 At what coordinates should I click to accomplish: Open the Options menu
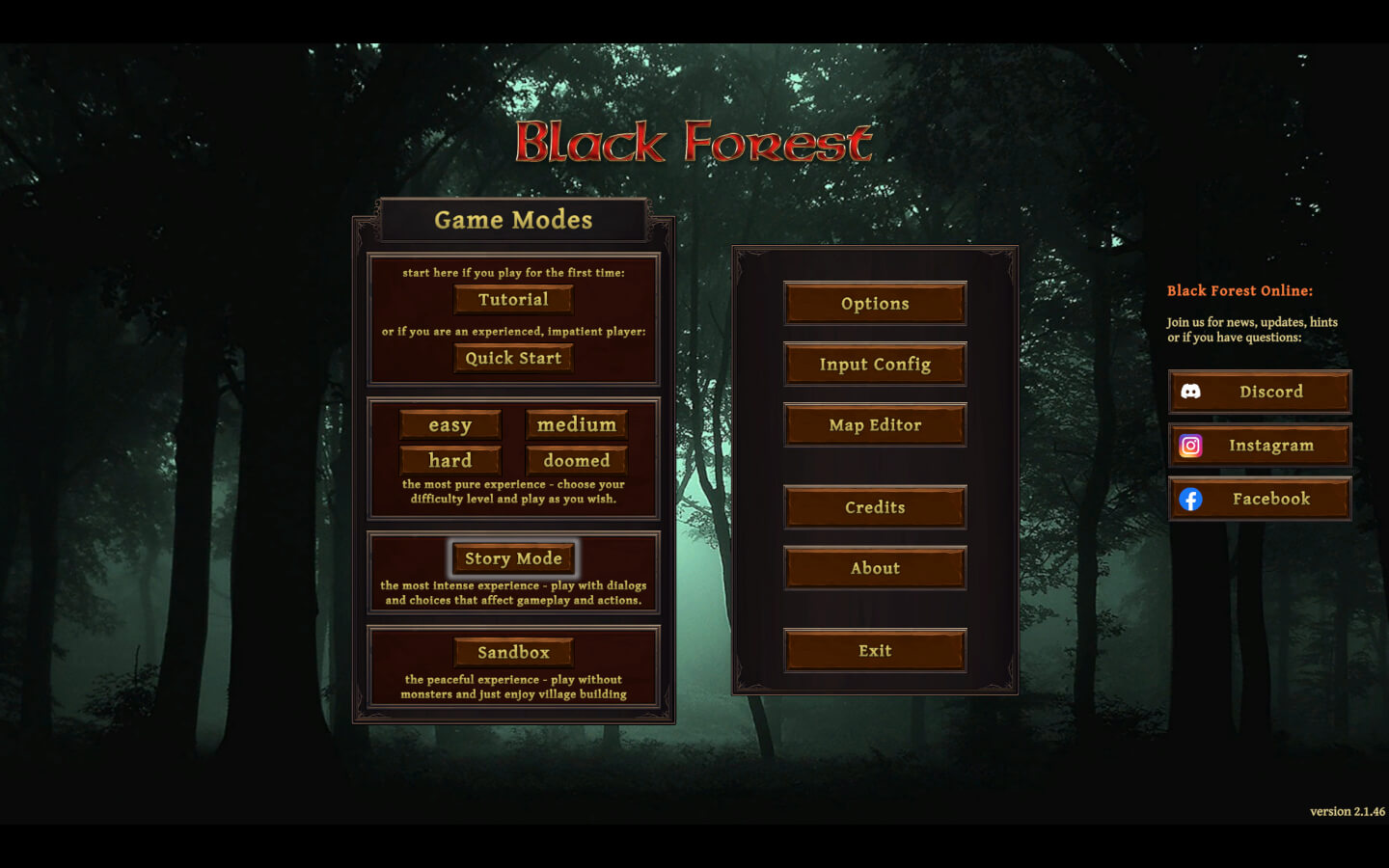pyautogui.click(x=874, y=303)
